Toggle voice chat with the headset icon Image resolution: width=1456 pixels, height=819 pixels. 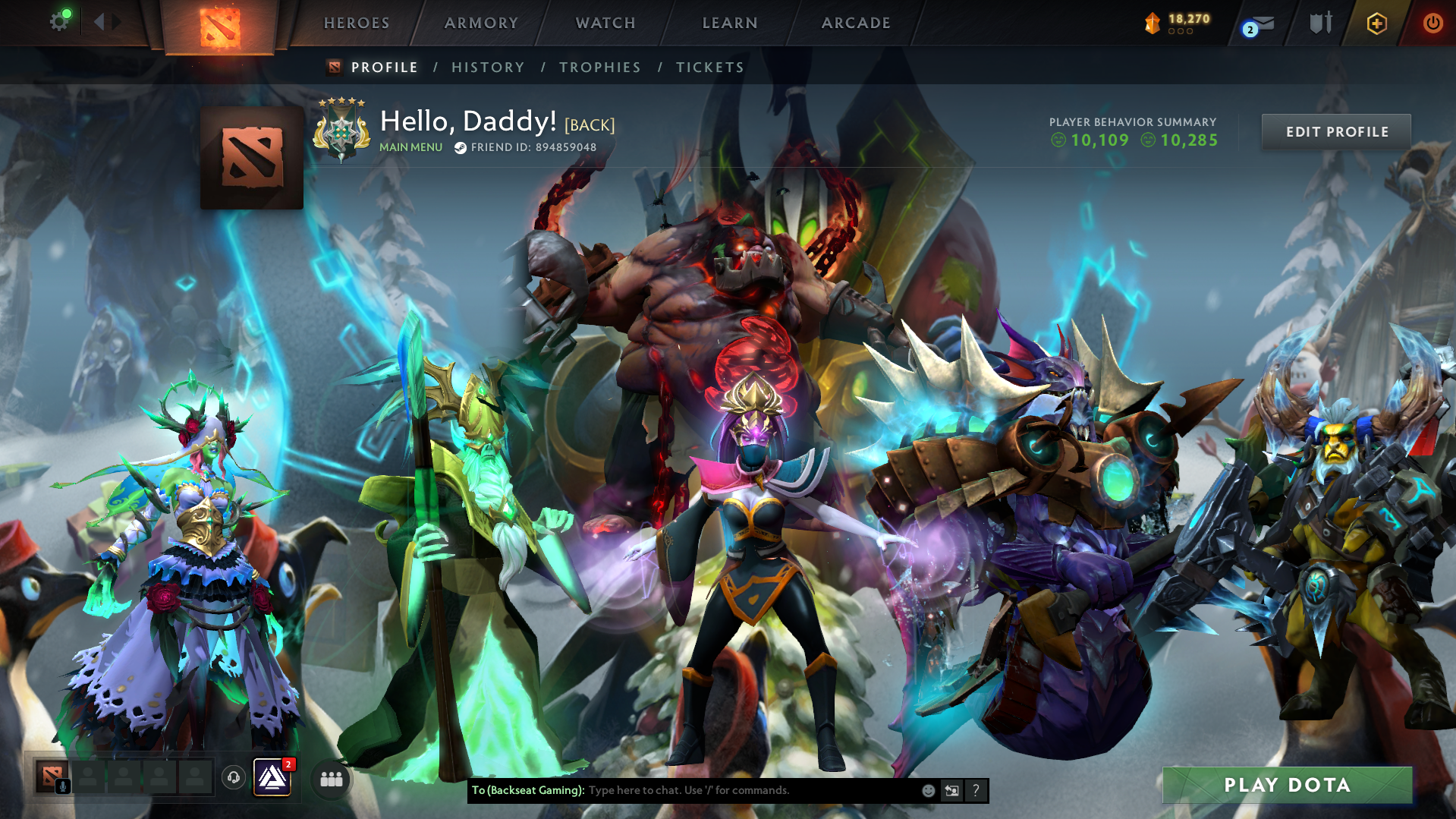(x=233, y=777)
